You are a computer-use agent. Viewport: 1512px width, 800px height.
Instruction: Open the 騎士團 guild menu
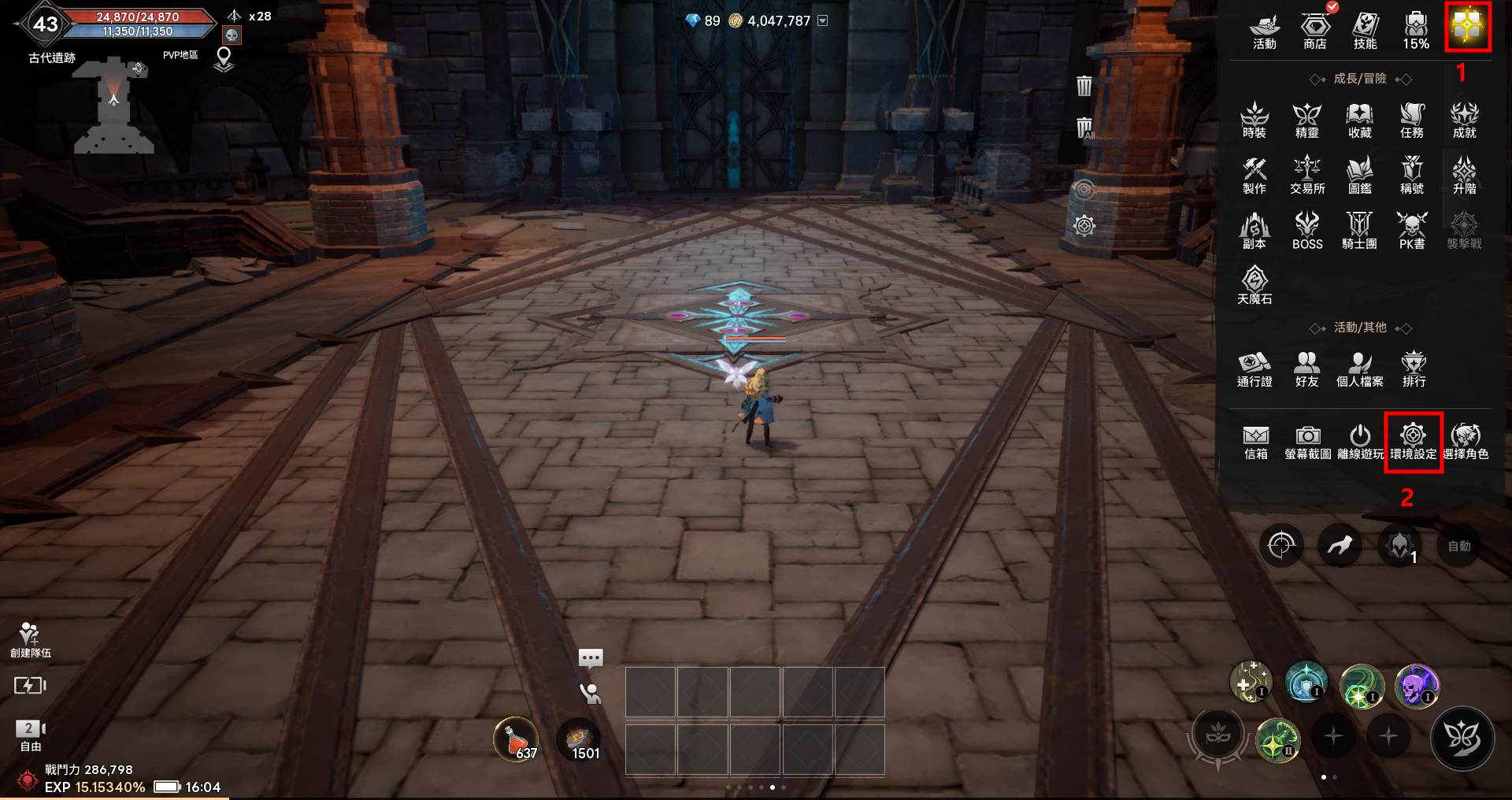click(x=1359, y=231)
